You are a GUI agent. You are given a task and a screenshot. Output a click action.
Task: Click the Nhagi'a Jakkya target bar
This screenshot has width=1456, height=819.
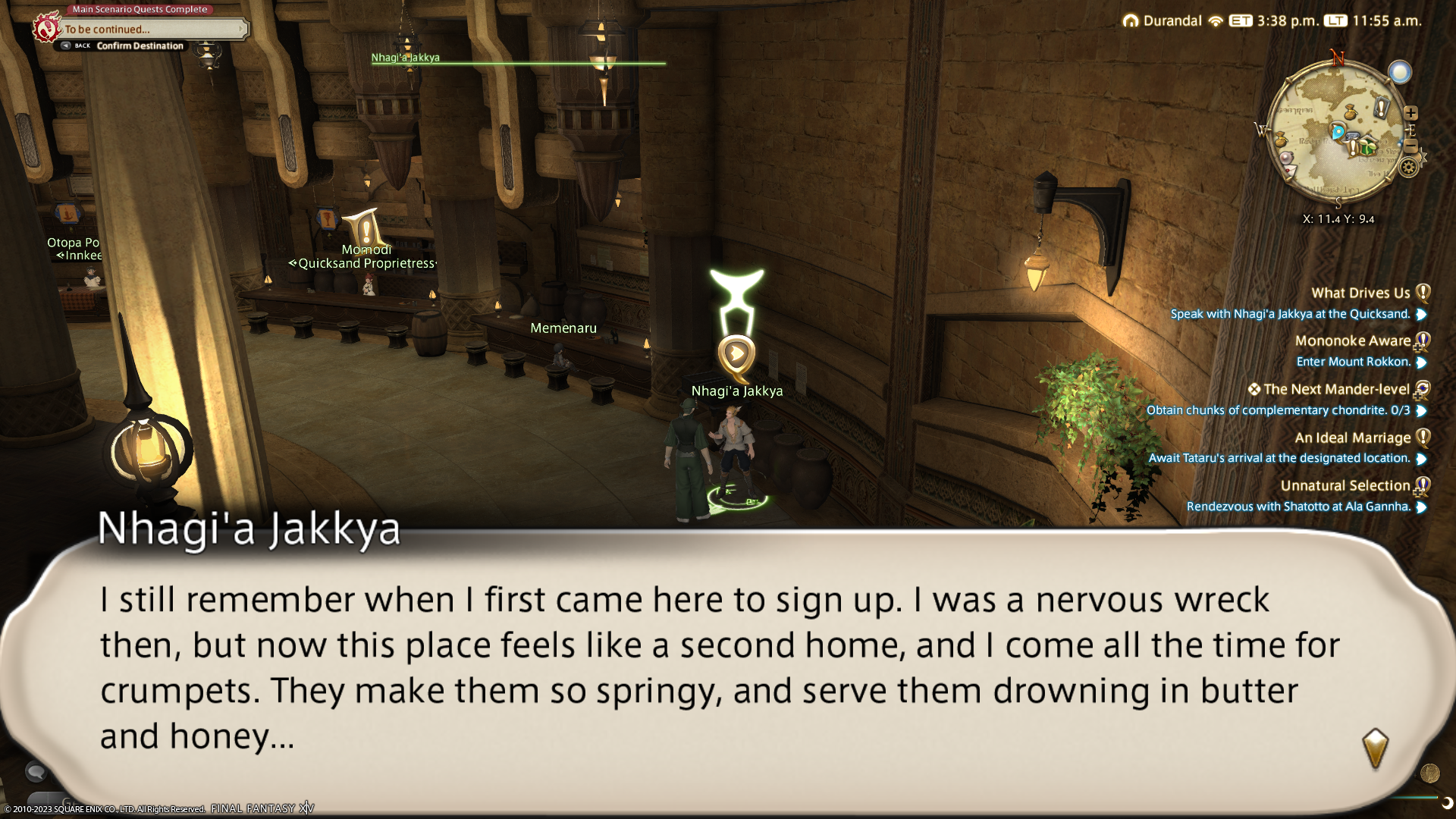tap(518, 62)
